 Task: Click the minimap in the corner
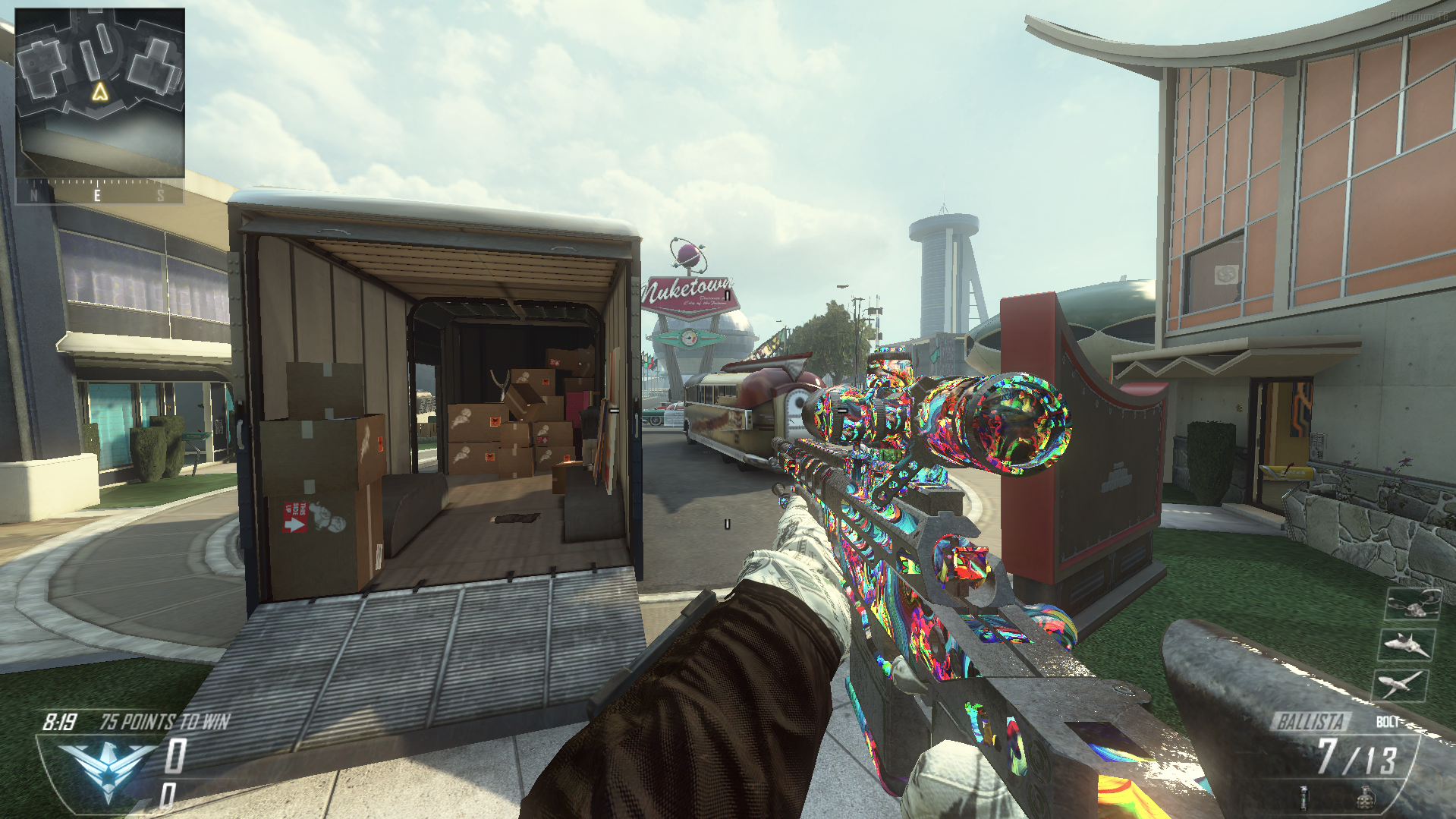pyautogui.click(x=99, y=93)
